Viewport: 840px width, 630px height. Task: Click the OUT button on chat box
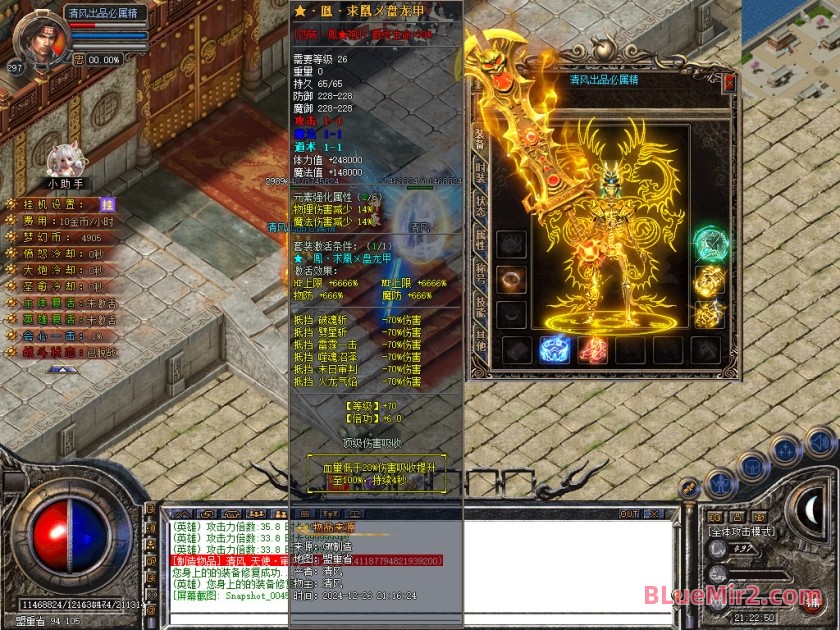click(628, 514)
